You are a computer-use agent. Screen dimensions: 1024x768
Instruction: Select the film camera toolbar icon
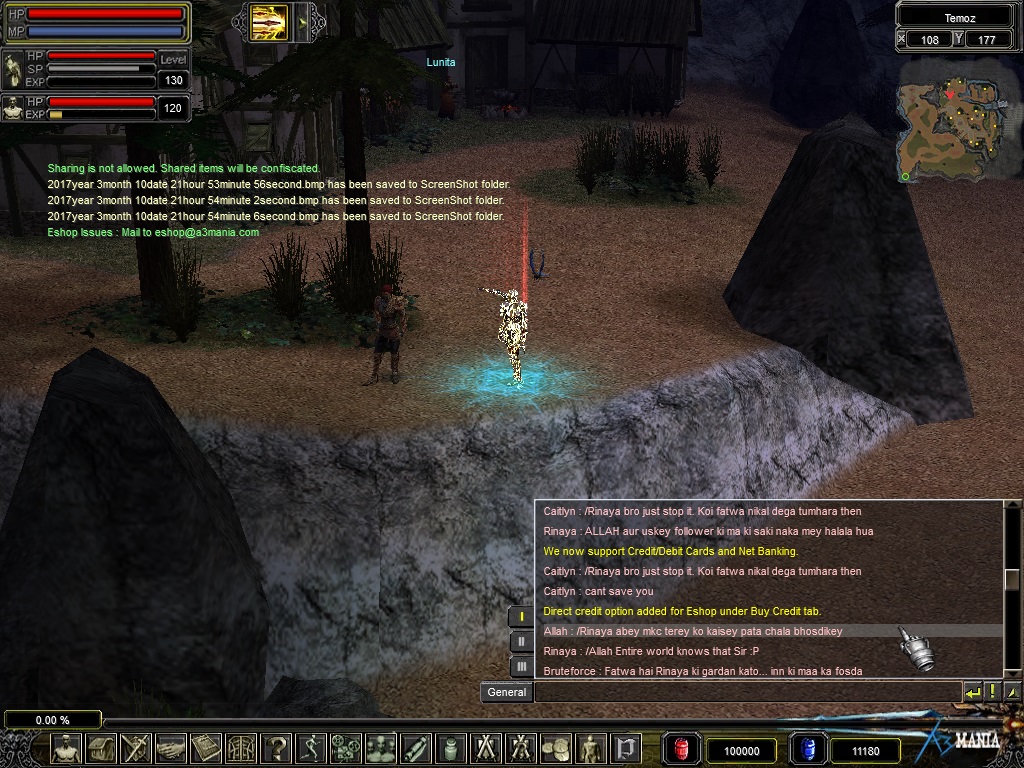point(346,748)
